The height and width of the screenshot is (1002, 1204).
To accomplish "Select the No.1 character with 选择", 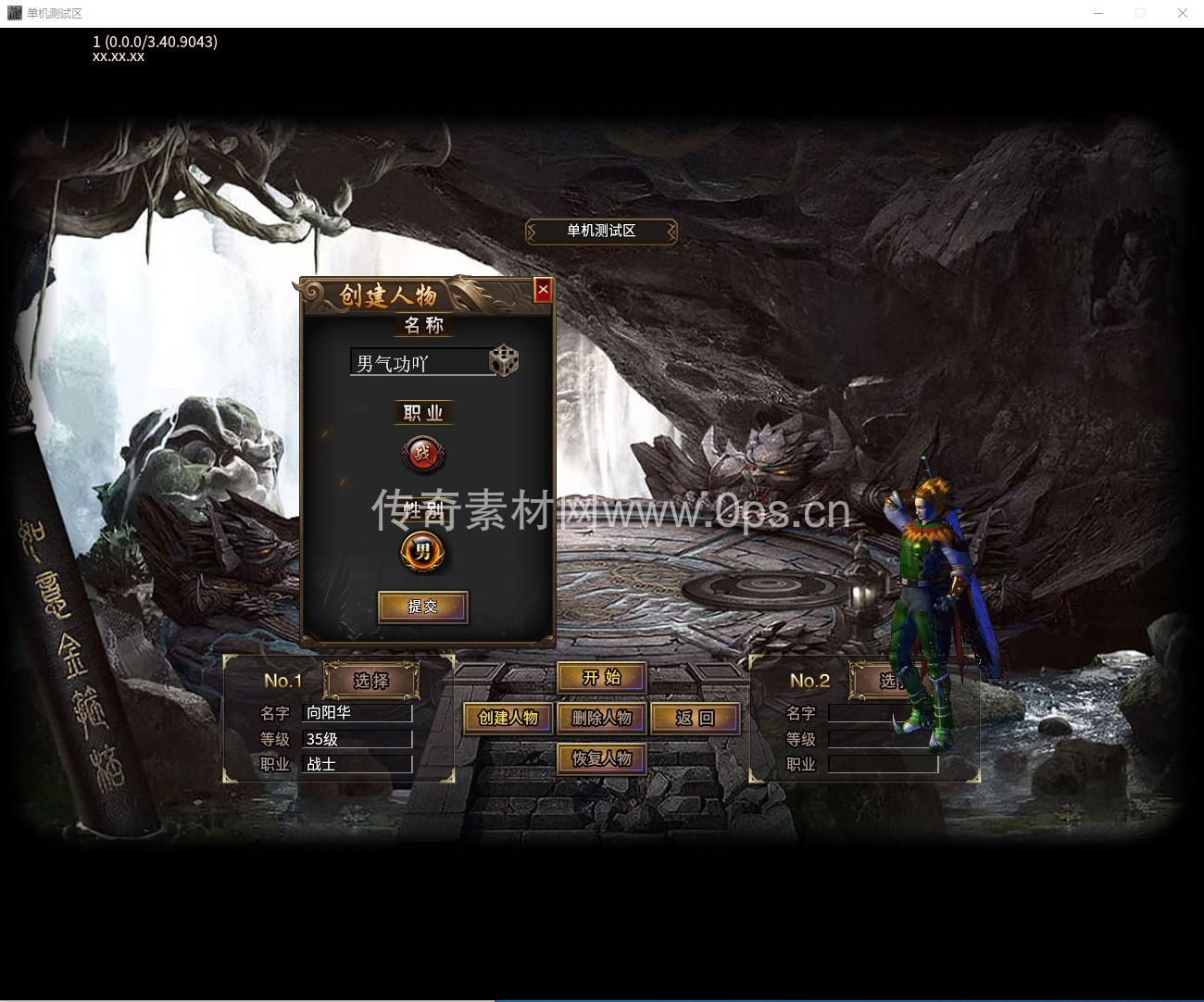I will click(370, 681).
